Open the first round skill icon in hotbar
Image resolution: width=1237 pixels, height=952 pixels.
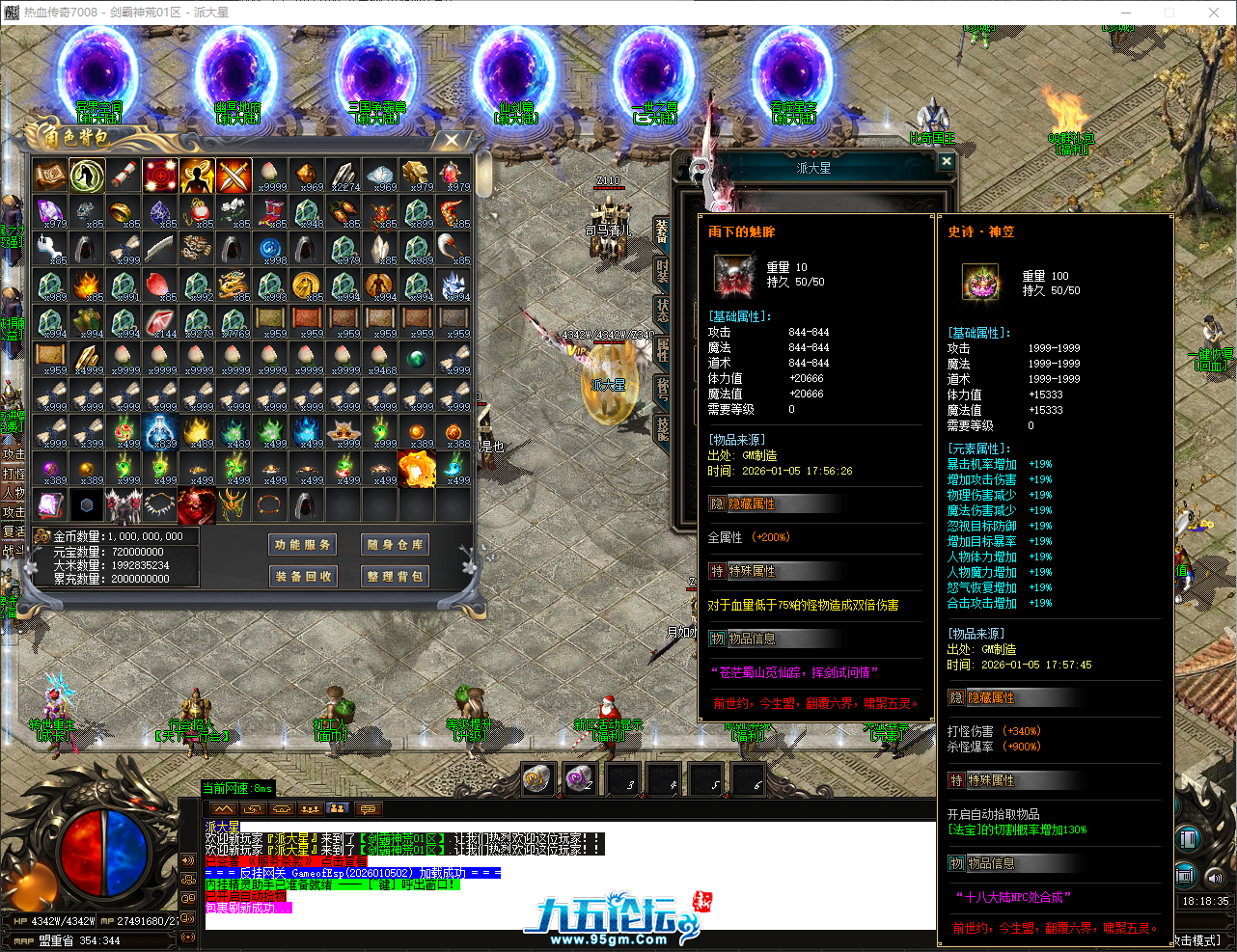click(x=537, y=778)
